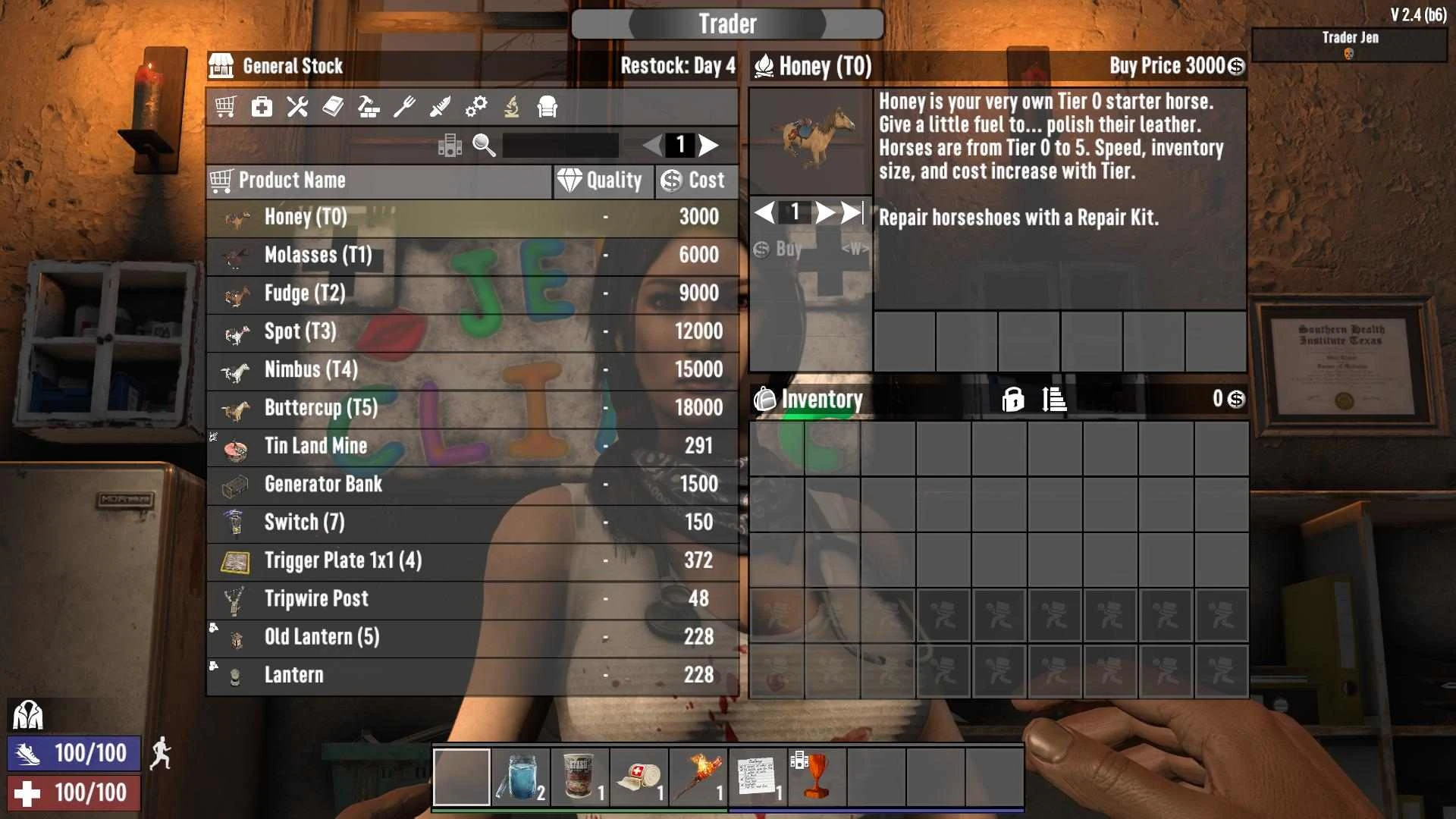Set purchase quantity to maximum
The width and height of the screenshot is (1456, 819).
852,212
